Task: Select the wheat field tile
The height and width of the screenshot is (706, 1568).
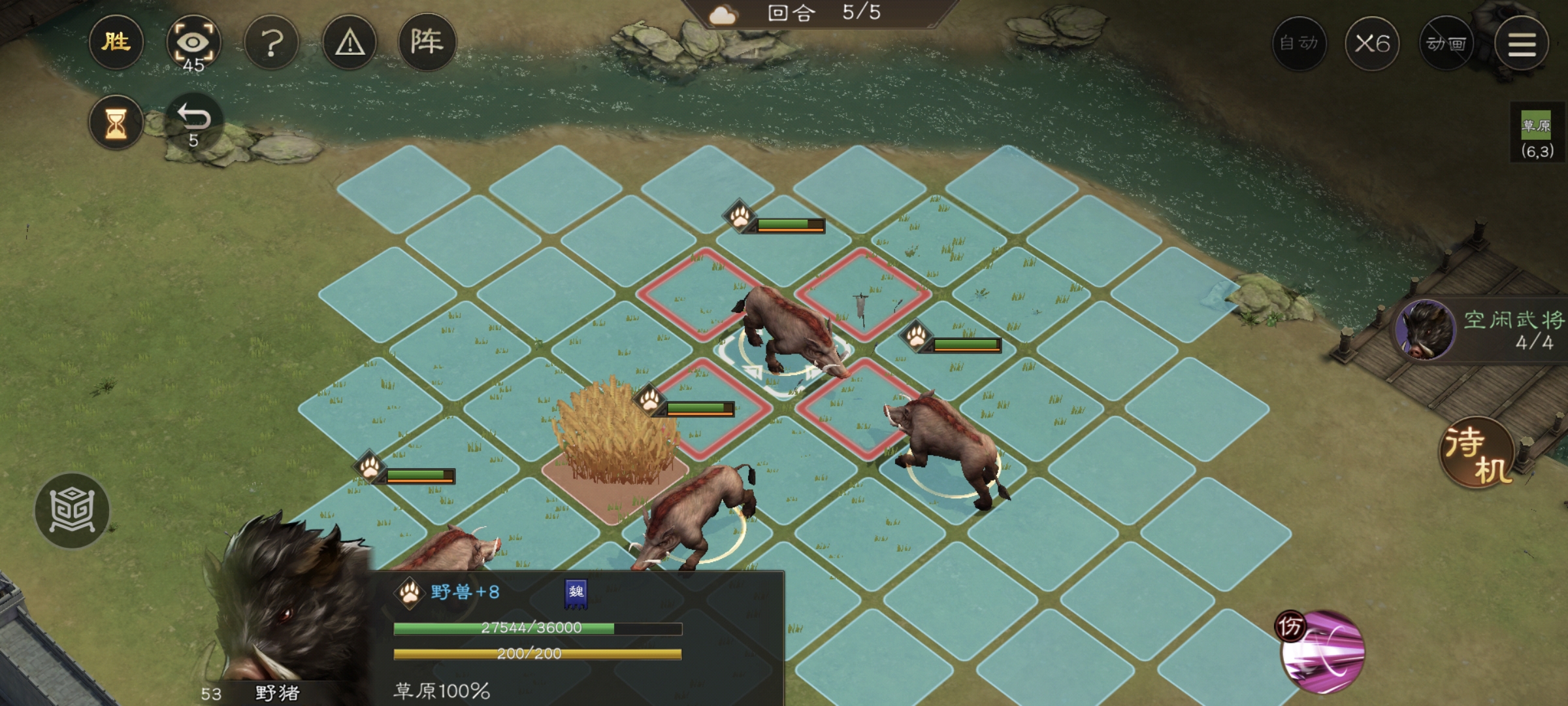Action: pyautogui.click(x=613, y=463)
